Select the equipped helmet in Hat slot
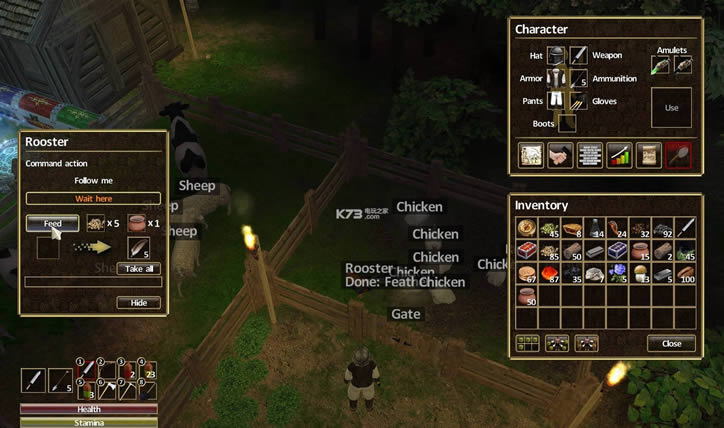 click(557, 56)
